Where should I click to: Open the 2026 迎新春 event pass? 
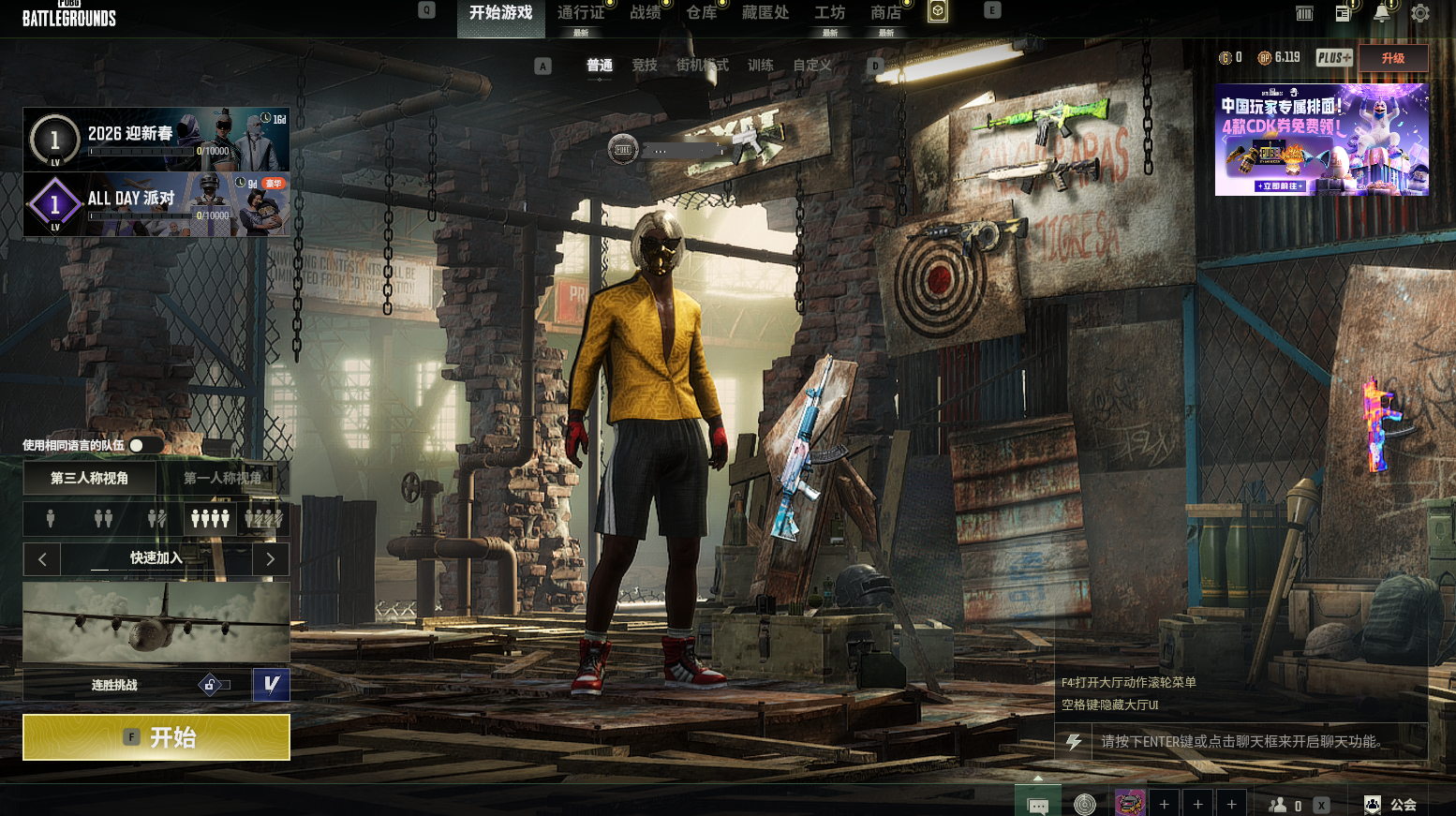point(156,140)
